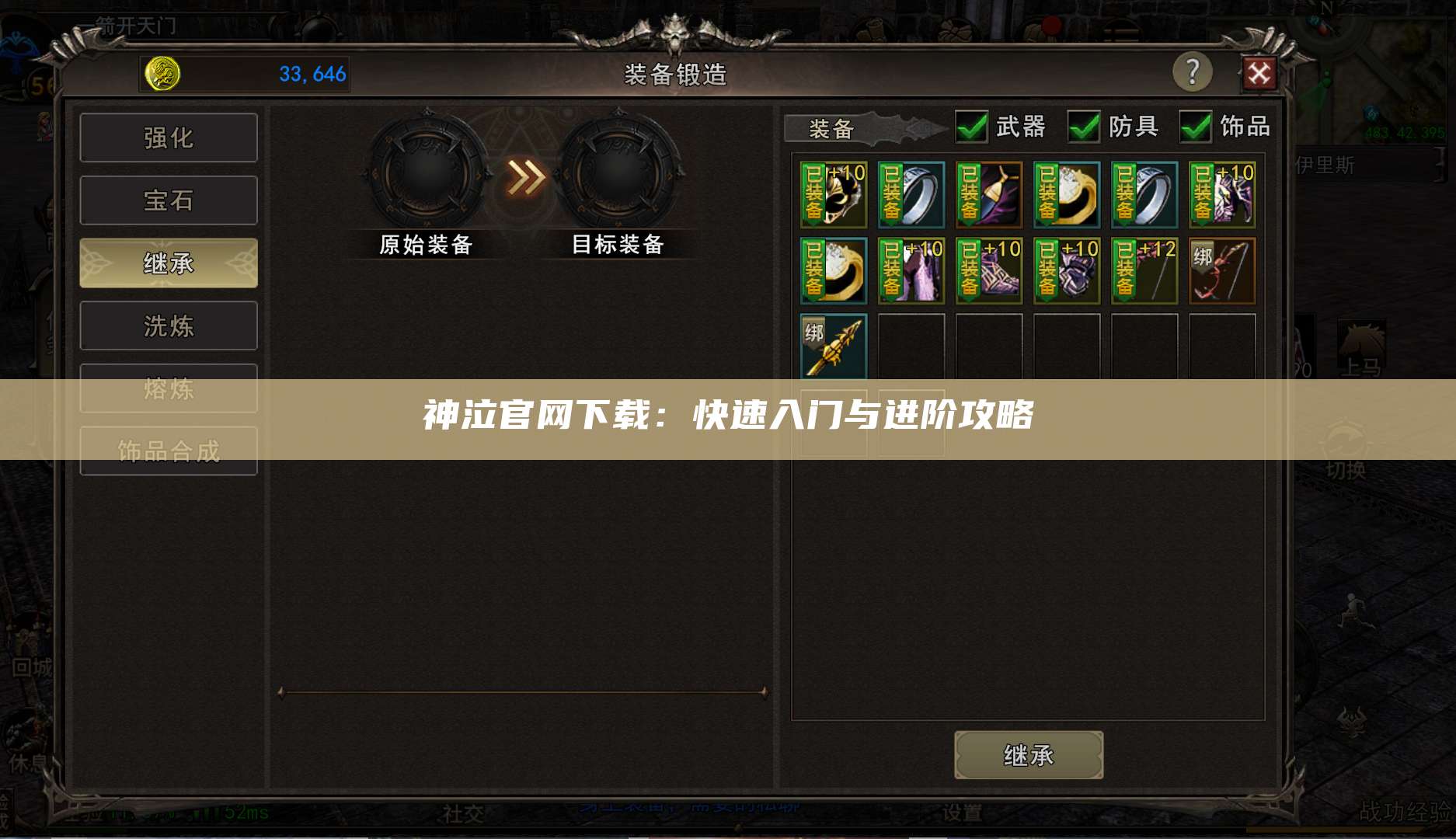Select the bound spear item on third row
Viewport: 1456px width, 839px height.
(833, 346)
